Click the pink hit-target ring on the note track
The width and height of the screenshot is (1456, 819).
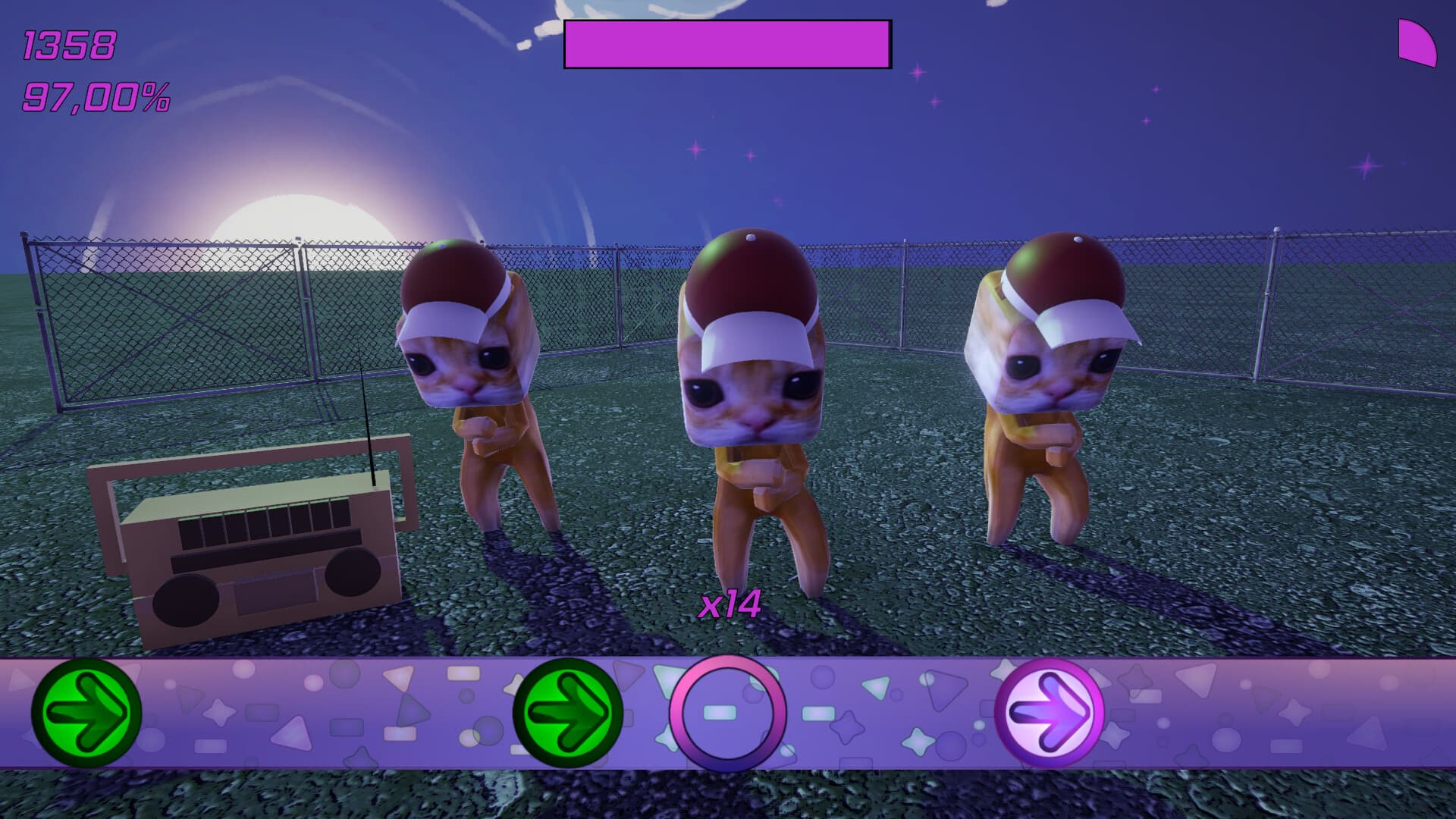tap(727, 713)
